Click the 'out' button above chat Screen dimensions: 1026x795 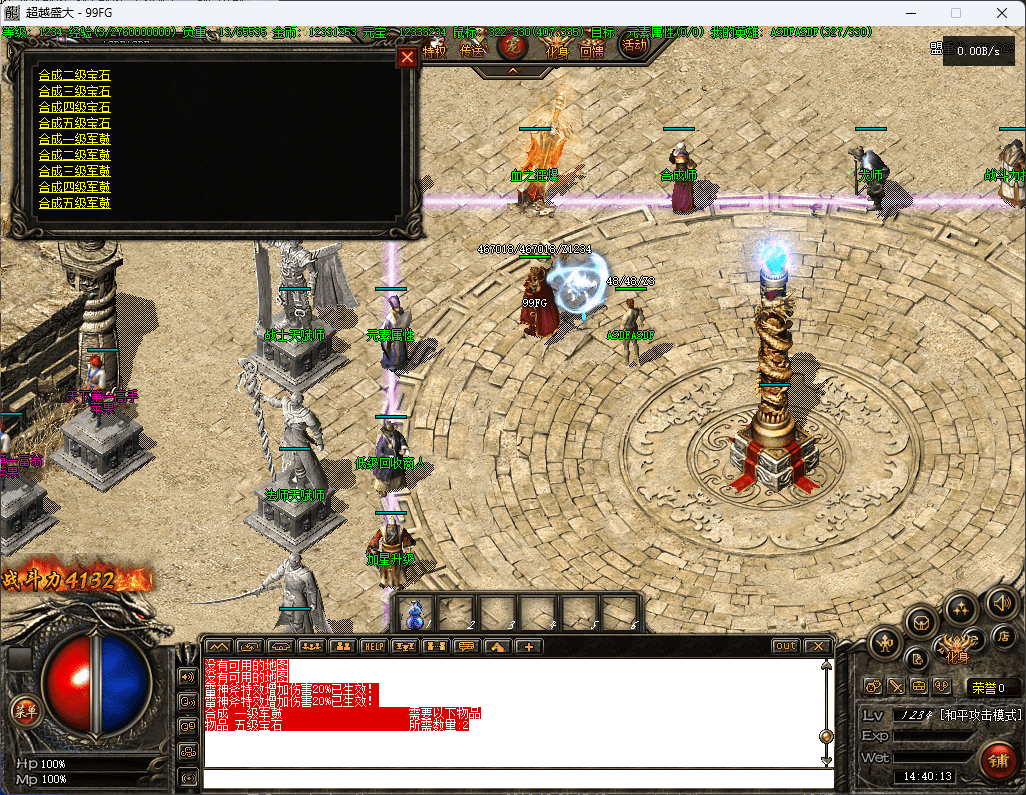(x=786, y=646)
